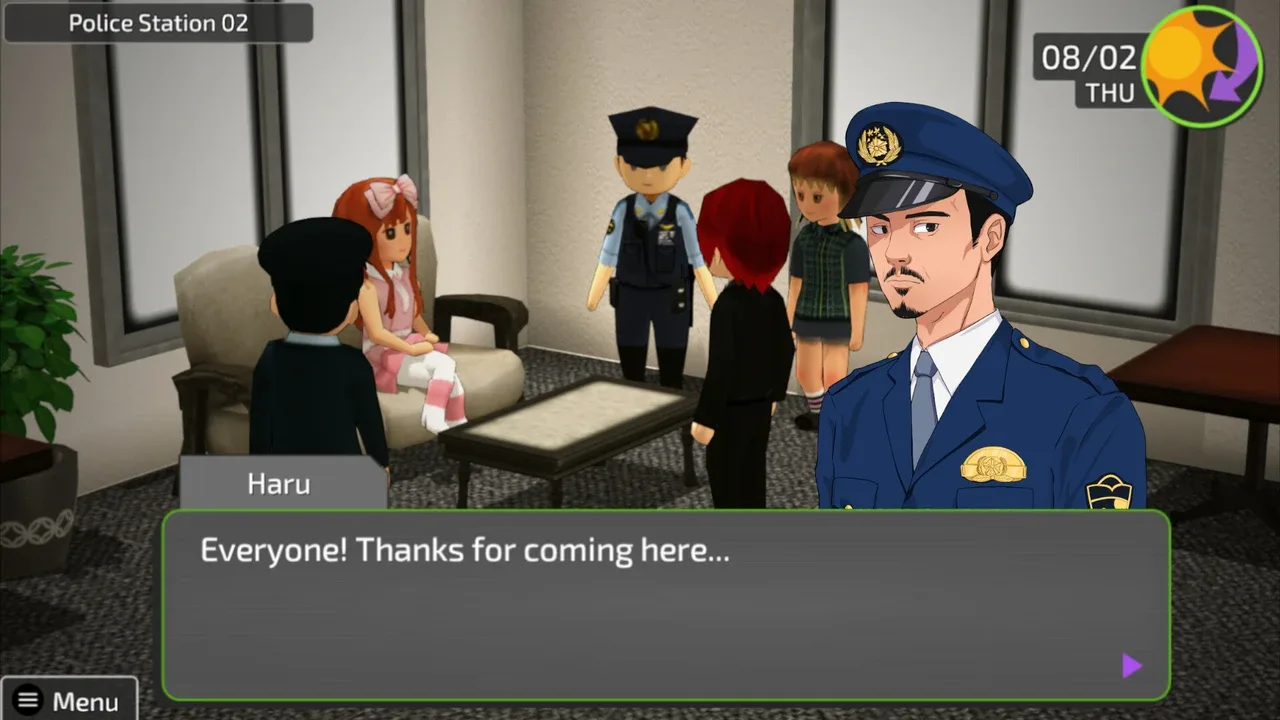Image resolution: width=1280 pixels, height=720 pixels.
Task: Click the sun time-of-day icon
Action: point(1201,66)
